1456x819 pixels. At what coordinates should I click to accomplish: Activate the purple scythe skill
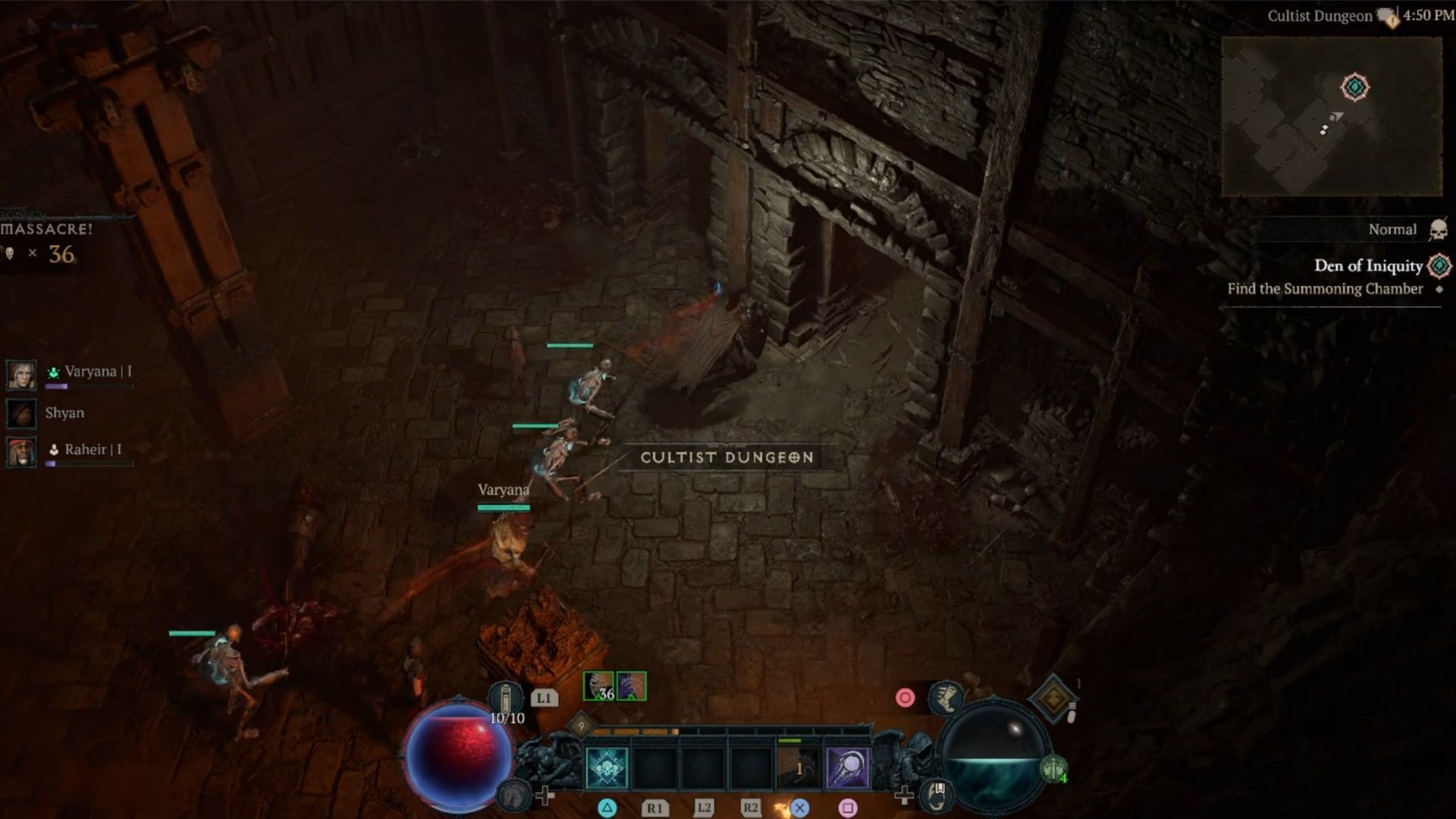[x=847, y=767]
